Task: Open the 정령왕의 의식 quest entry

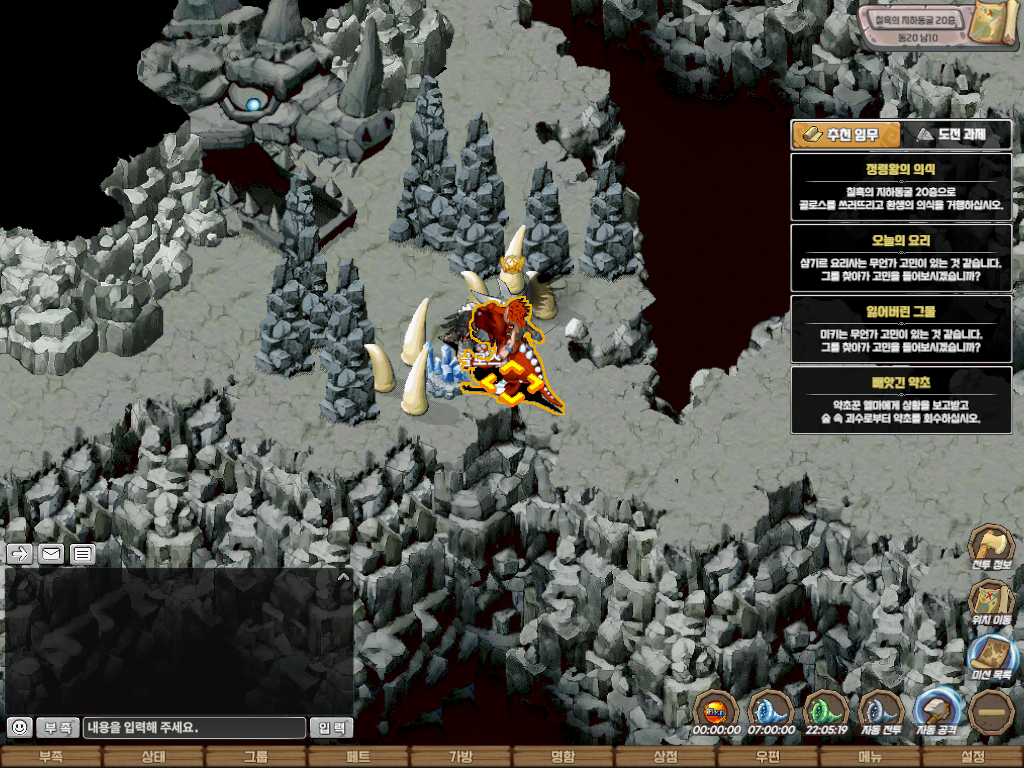Action: [x=901, y=187]
